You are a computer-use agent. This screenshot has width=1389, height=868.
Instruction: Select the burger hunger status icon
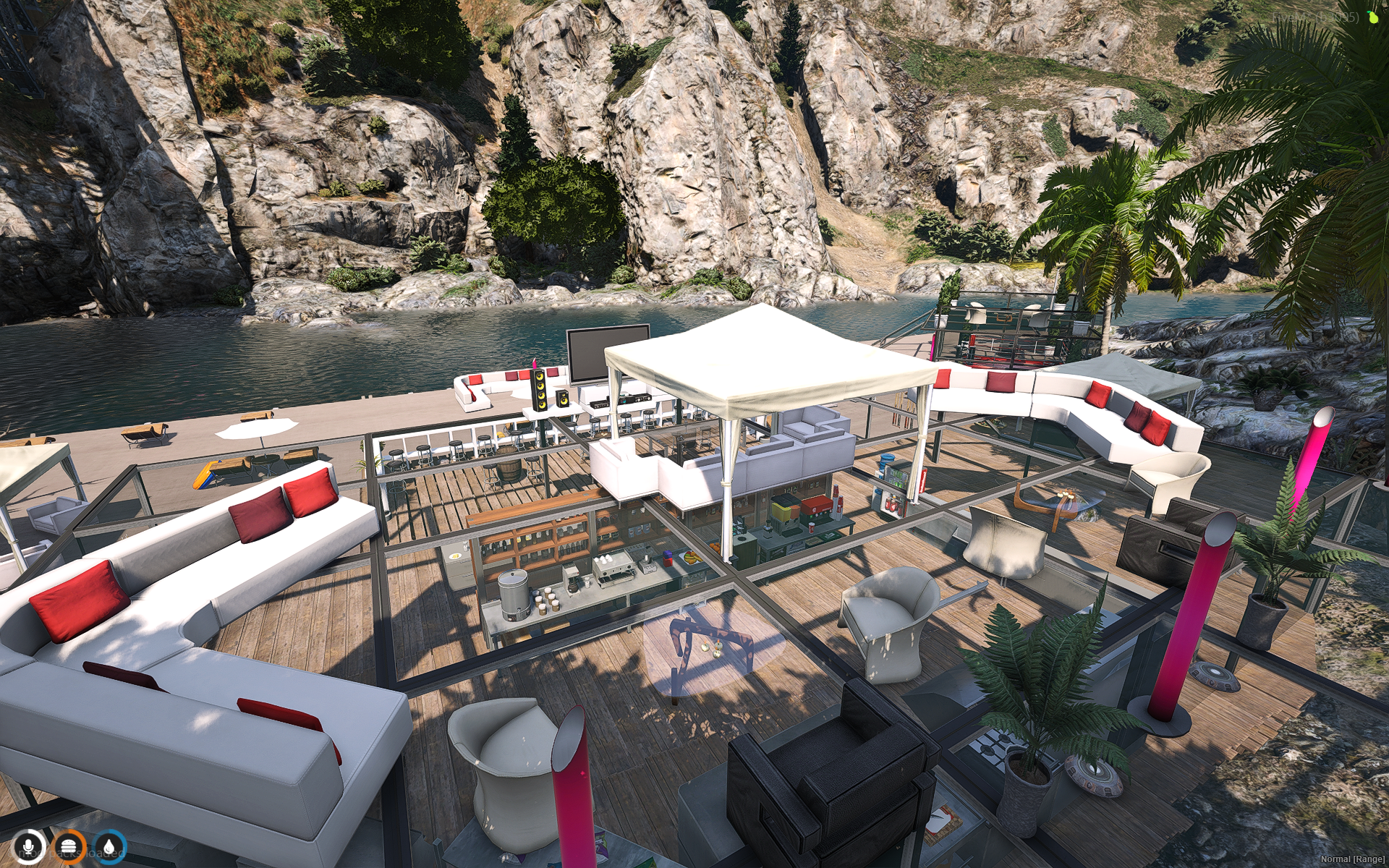coord(69,845)
